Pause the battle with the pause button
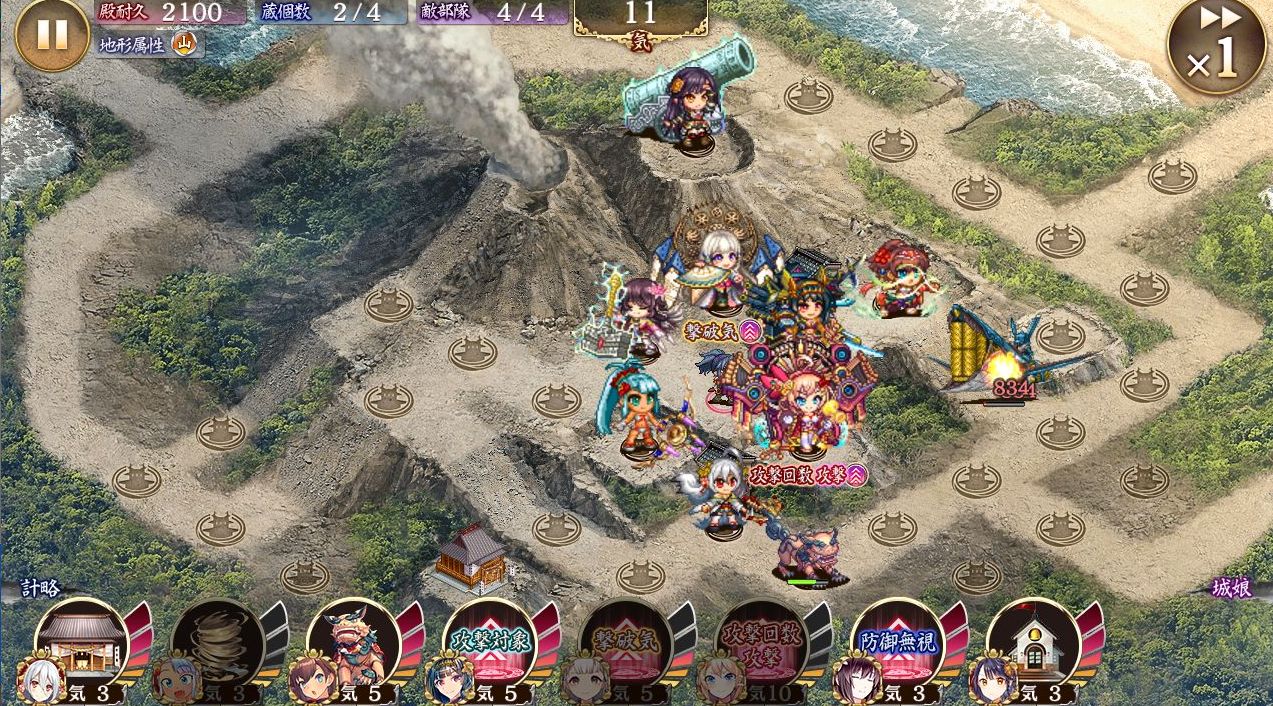This screenshot has height=706, width=1273. (52, 35)
